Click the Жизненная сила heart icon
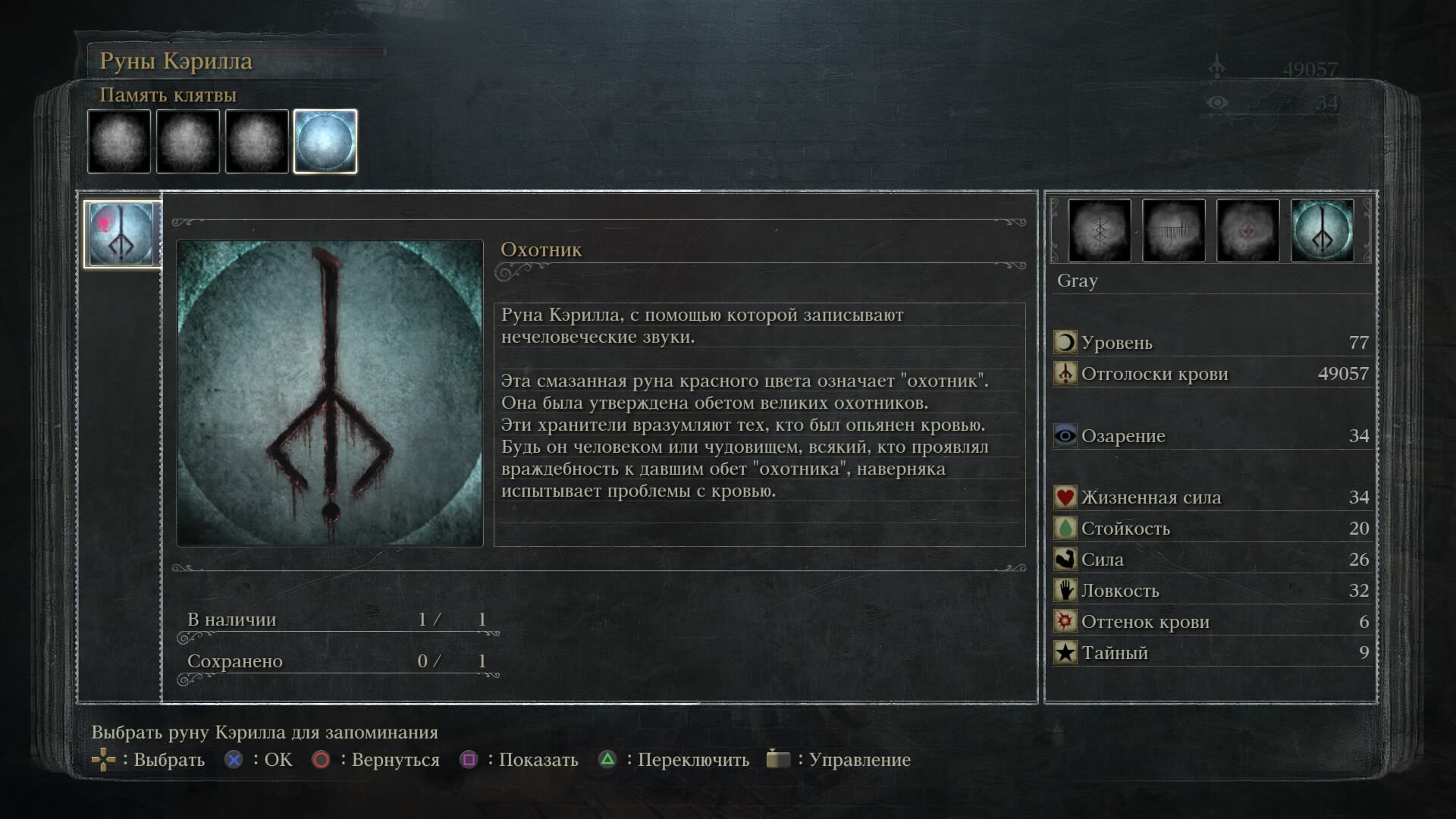Screen dimensions: 1456x819 [1065, 497]
